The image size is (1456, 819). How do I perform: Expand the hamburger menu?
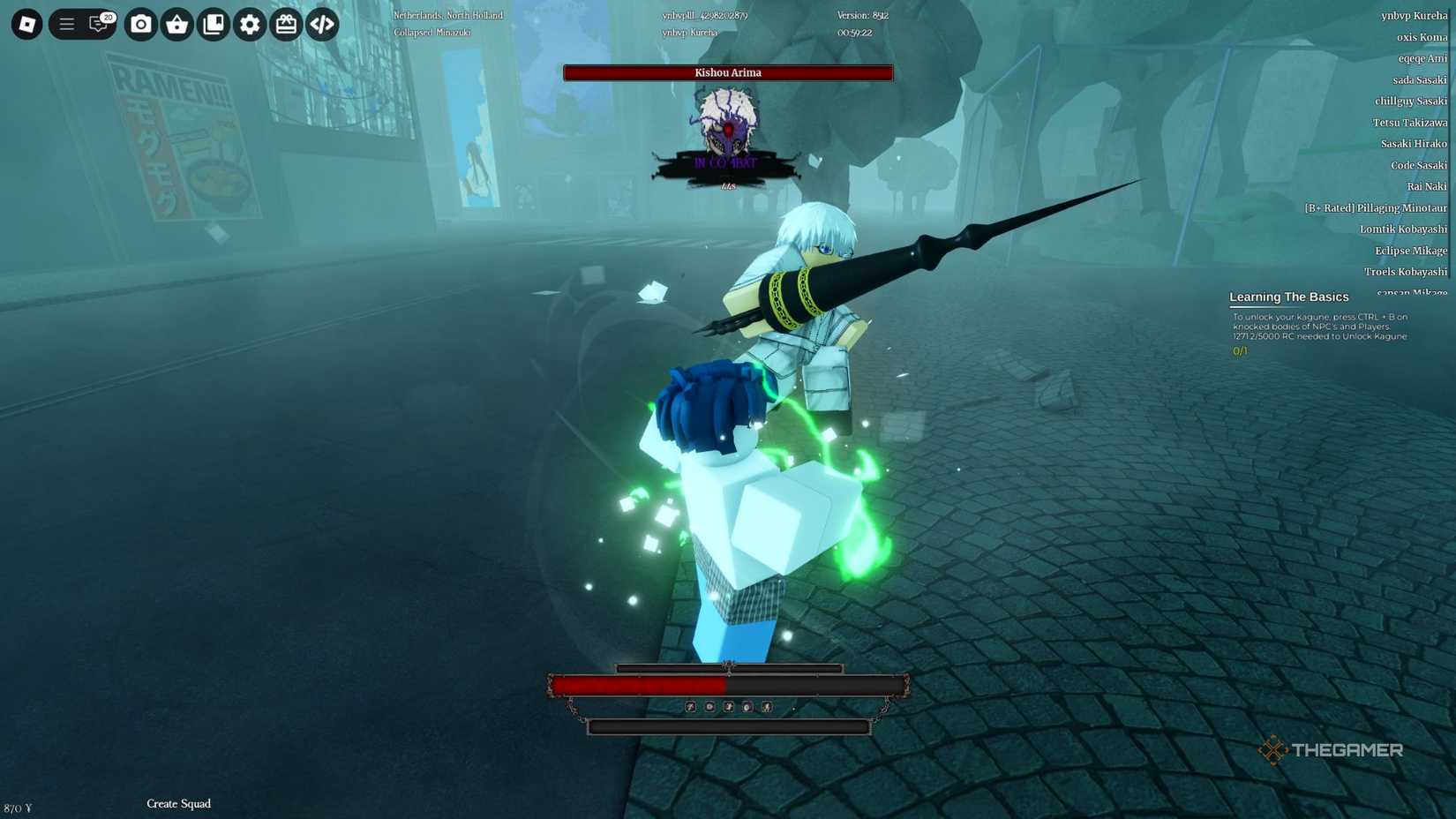(x=65, y=24)
